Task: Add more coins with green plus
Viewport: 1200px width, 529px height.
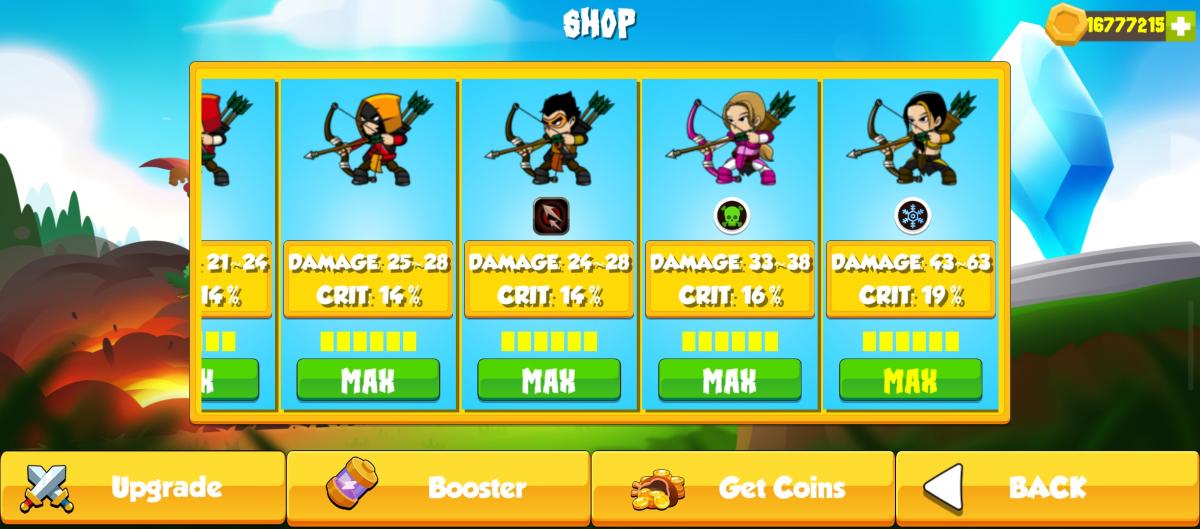Action: coord(1182,25)
